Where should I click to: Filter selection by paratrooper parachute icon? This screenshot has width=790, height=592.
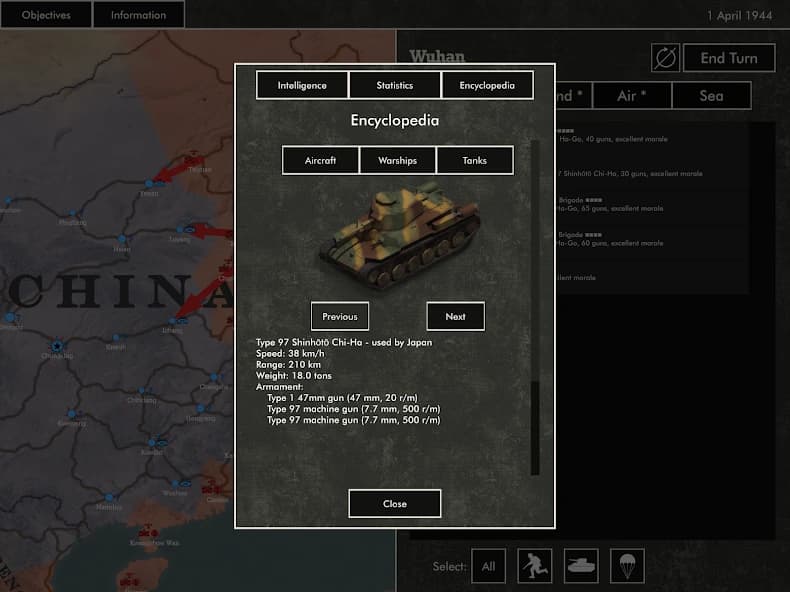627,566
